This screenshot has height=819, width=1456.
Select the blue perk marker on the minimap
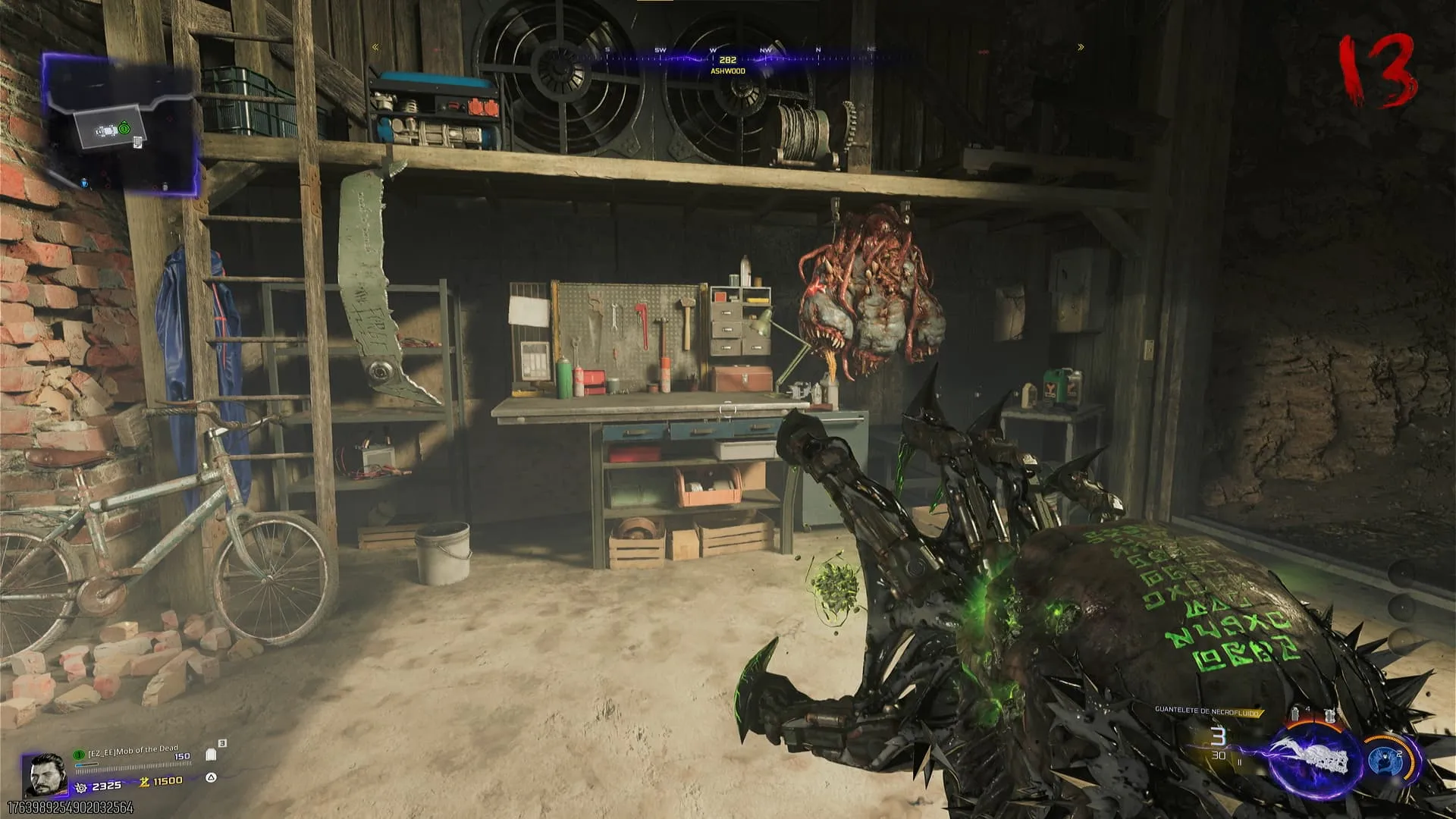(x=85, y=182)
